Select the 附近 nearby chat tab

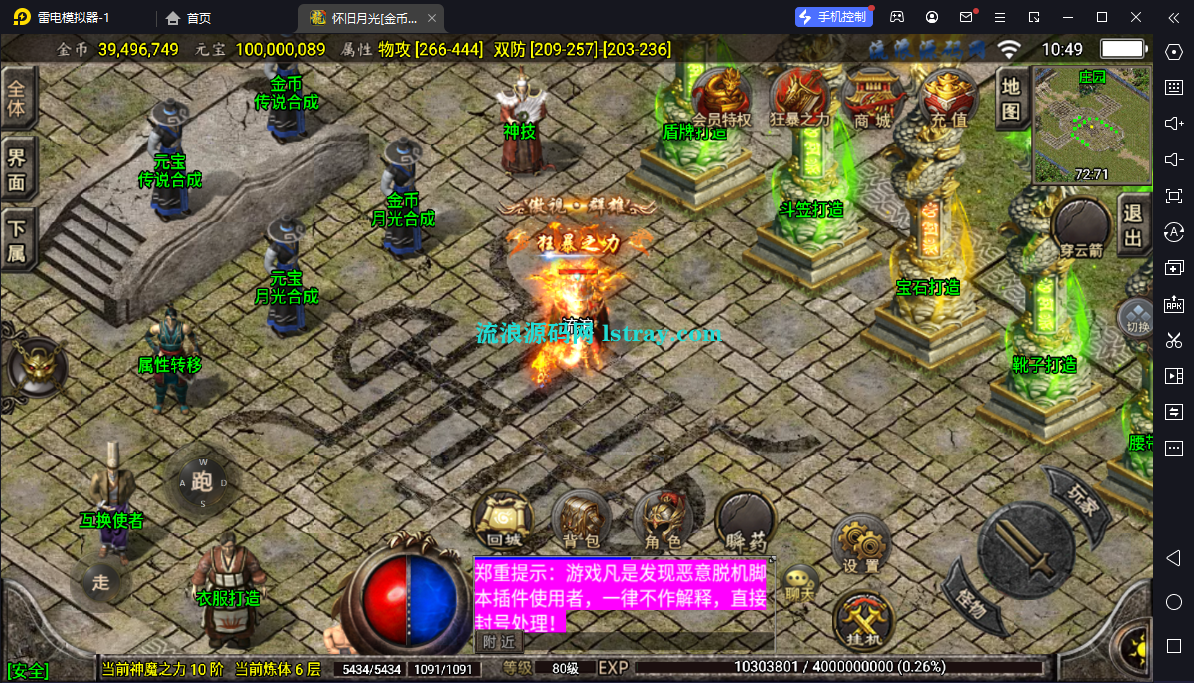pos(498,641)
